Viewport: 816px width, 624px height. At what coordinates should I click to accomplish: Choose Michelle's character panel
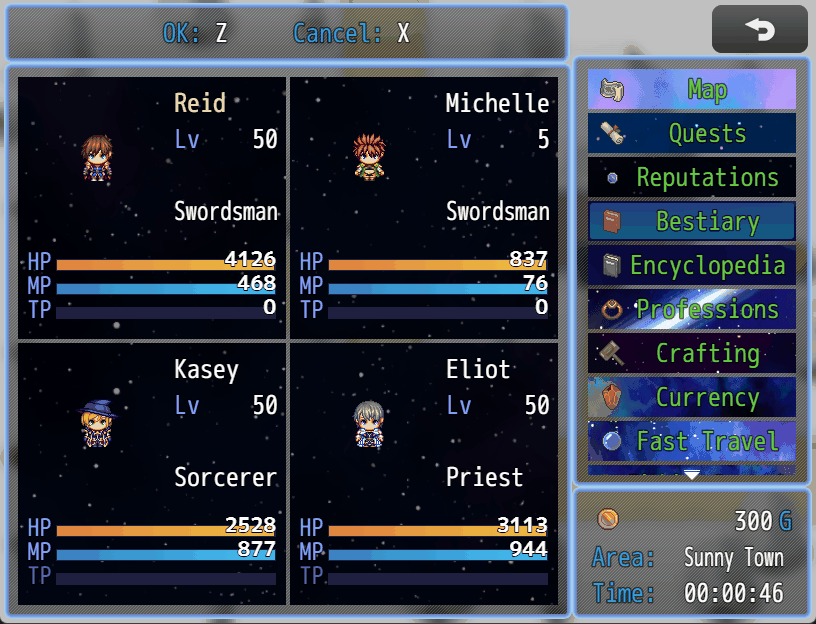click(x=424, y=208)
